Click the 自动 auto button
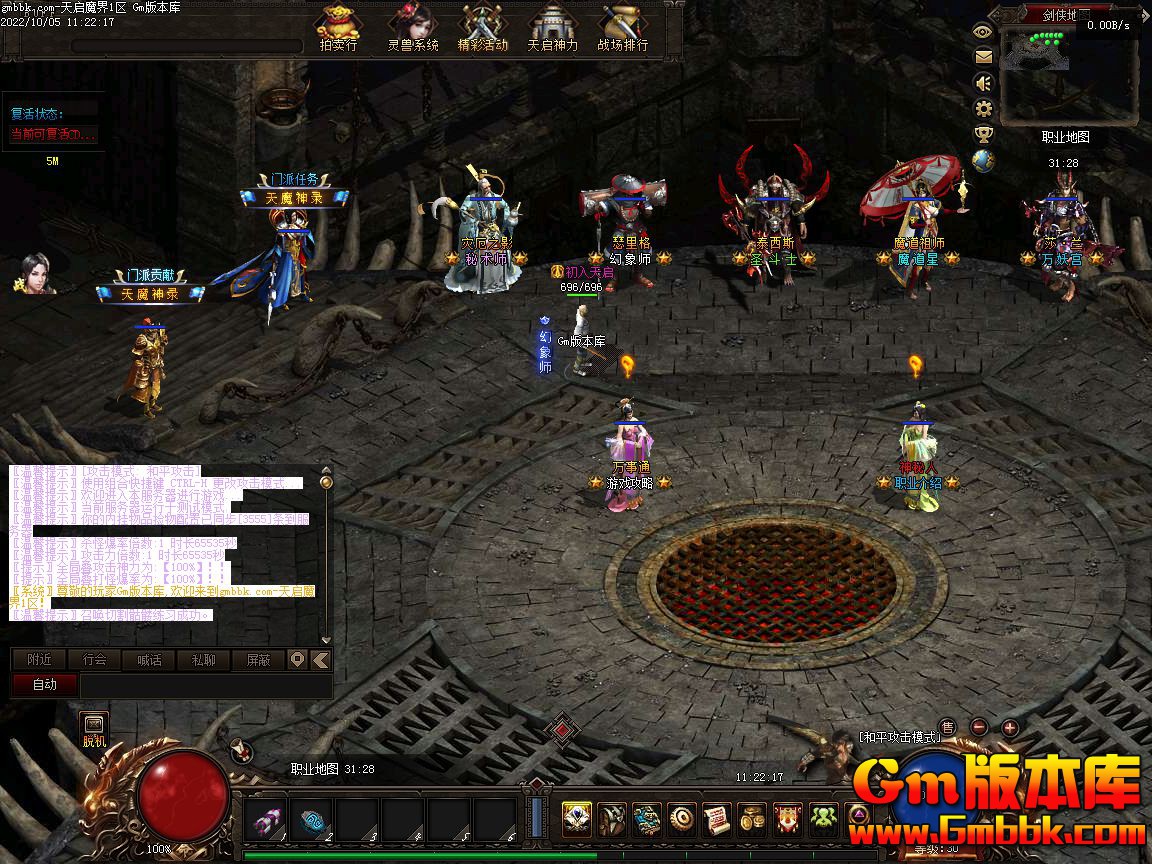 click(x=44, y=685)
